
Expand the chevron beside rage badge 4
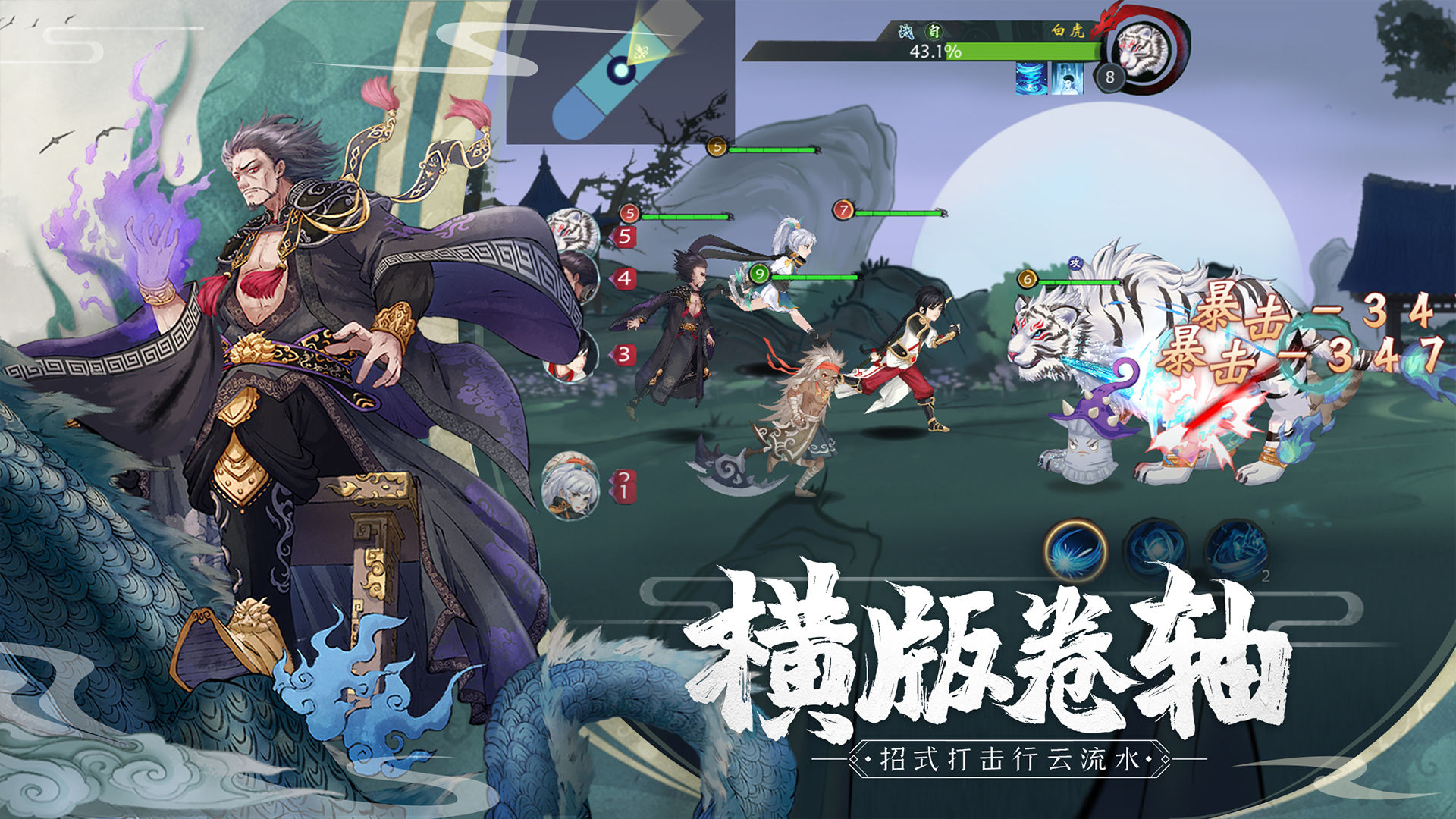[x=623, y=278]
